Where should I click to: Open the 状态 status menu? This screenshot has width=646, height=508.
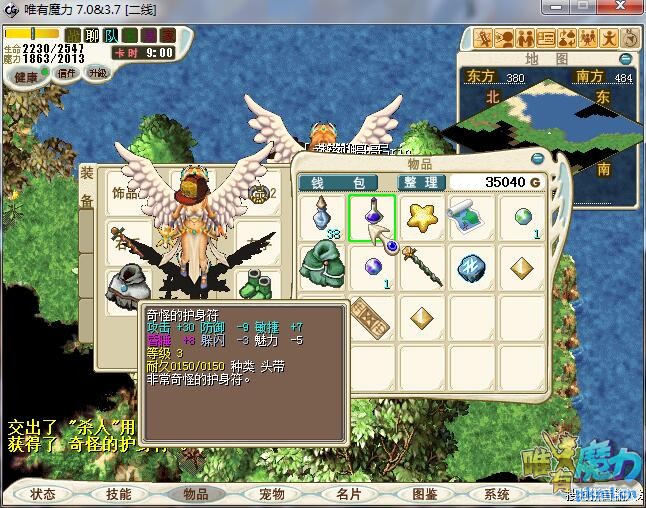43,494
